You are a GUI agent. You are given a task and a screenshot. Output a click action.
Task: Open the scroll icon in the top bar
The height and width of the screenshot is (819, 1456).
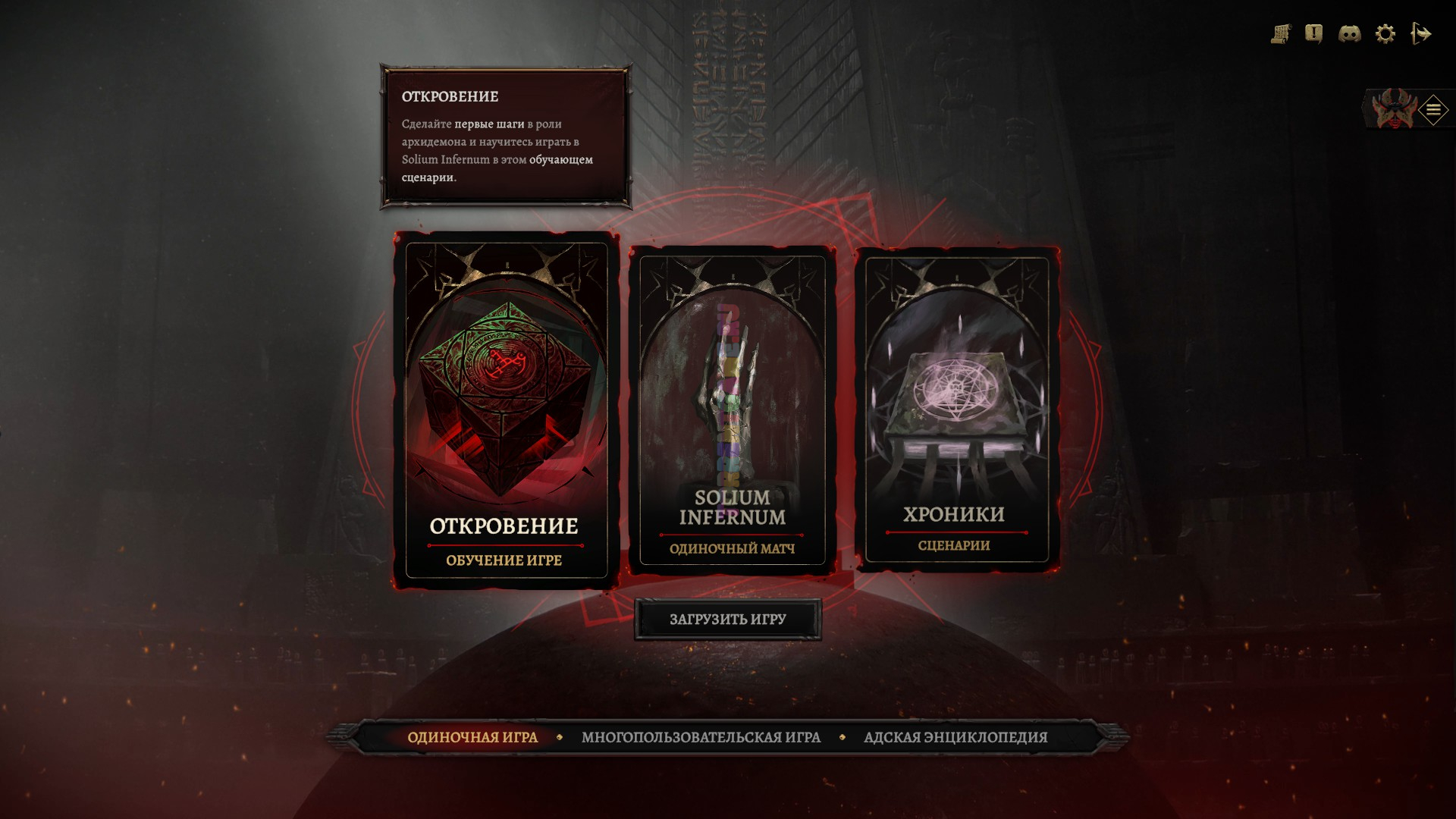pyautogui.click(x=1281, y=34)
